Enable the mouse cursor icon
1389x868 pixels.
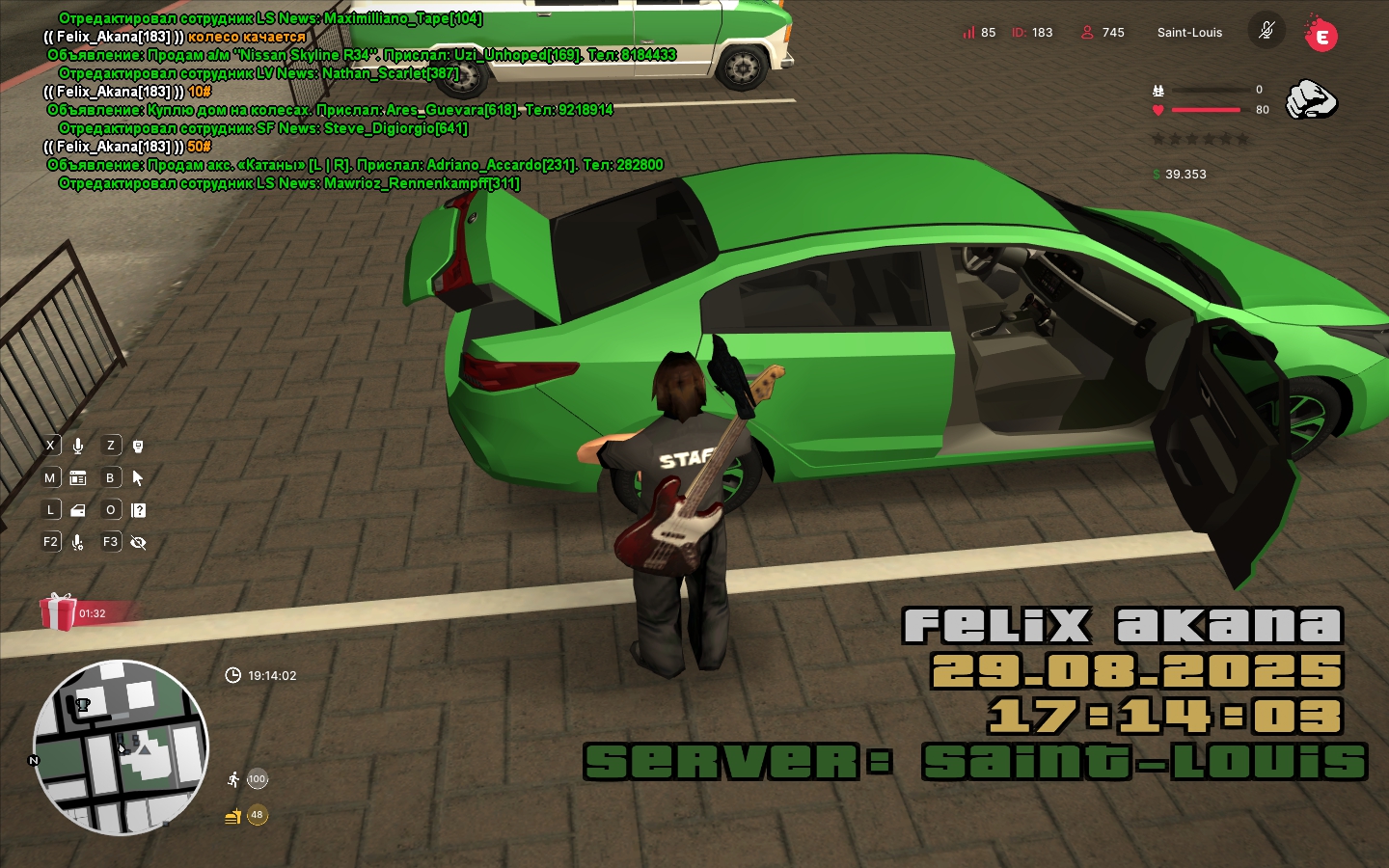click(x=138, y=477)
